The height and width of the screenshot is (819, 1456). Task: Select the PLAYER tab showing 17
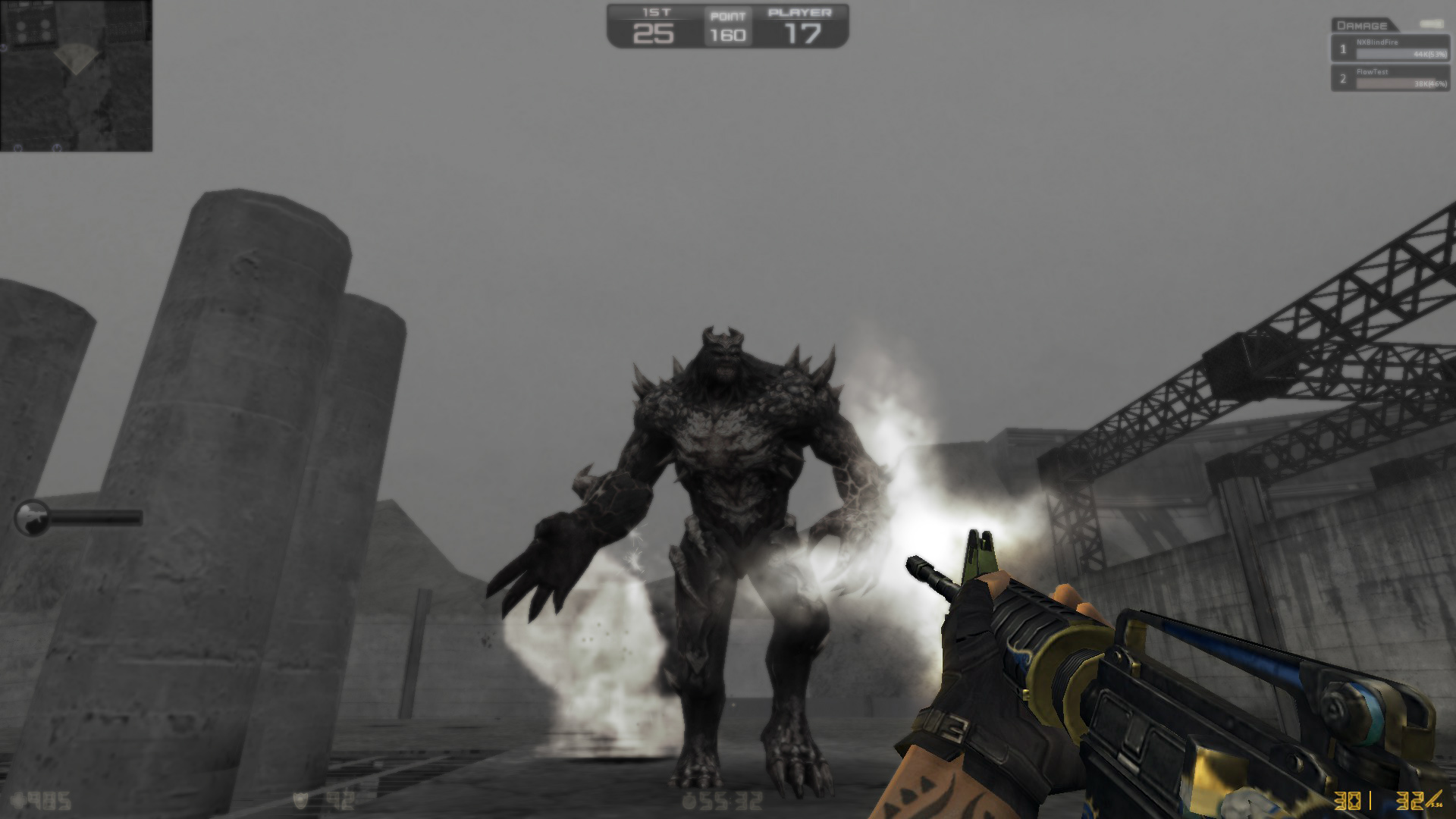(x=800, y=25)
